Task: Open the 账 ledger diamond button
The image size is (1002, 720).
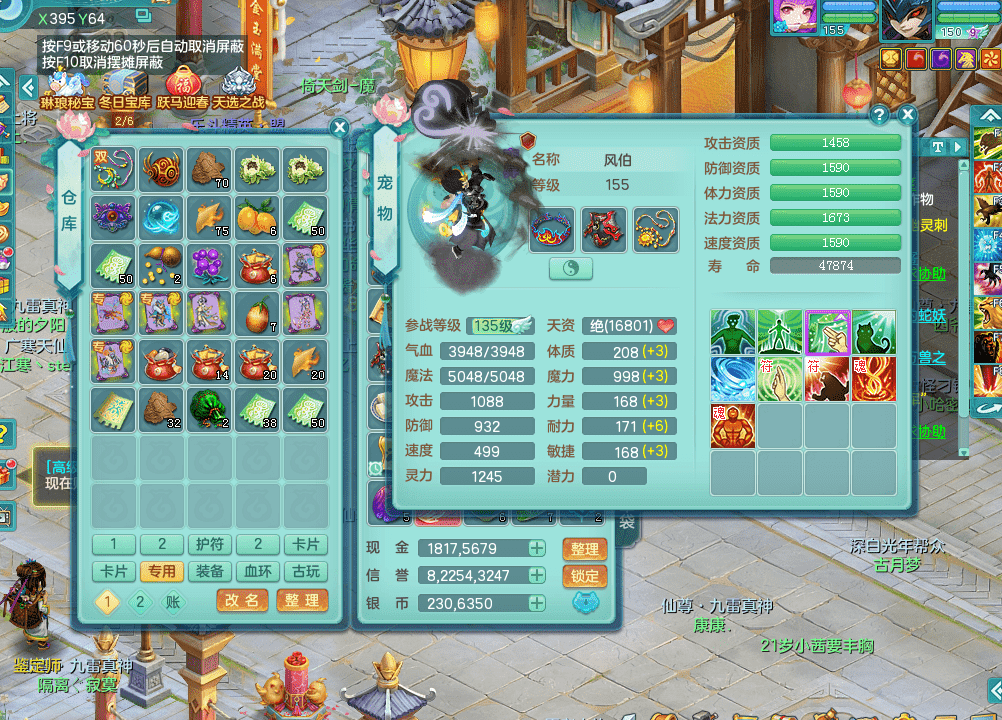Action: tap(173, 601)
